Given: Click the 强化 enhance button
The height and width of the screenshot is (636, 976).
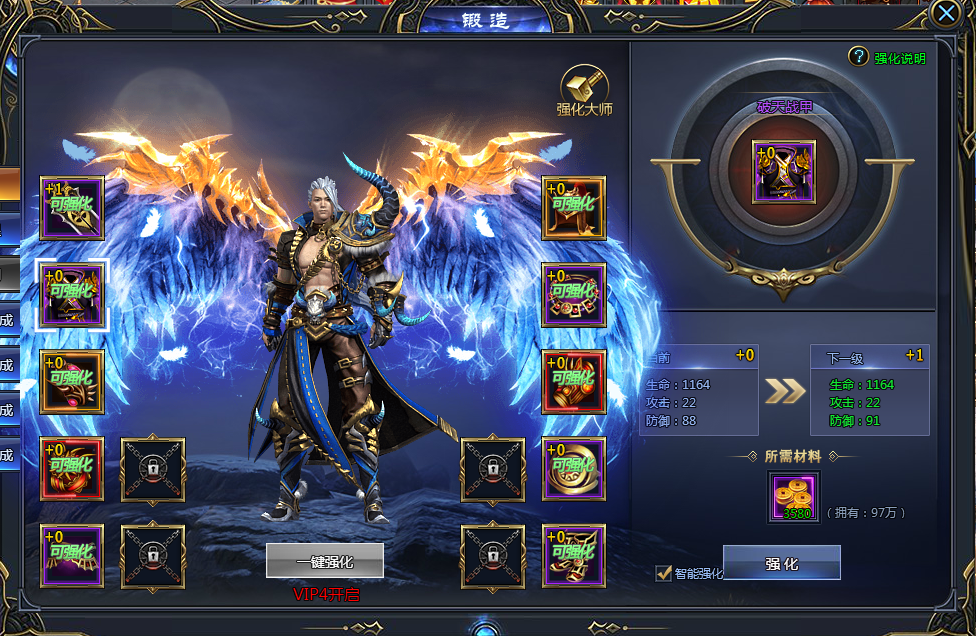Looking at the screenshot, I should click(x=781, y=563).
